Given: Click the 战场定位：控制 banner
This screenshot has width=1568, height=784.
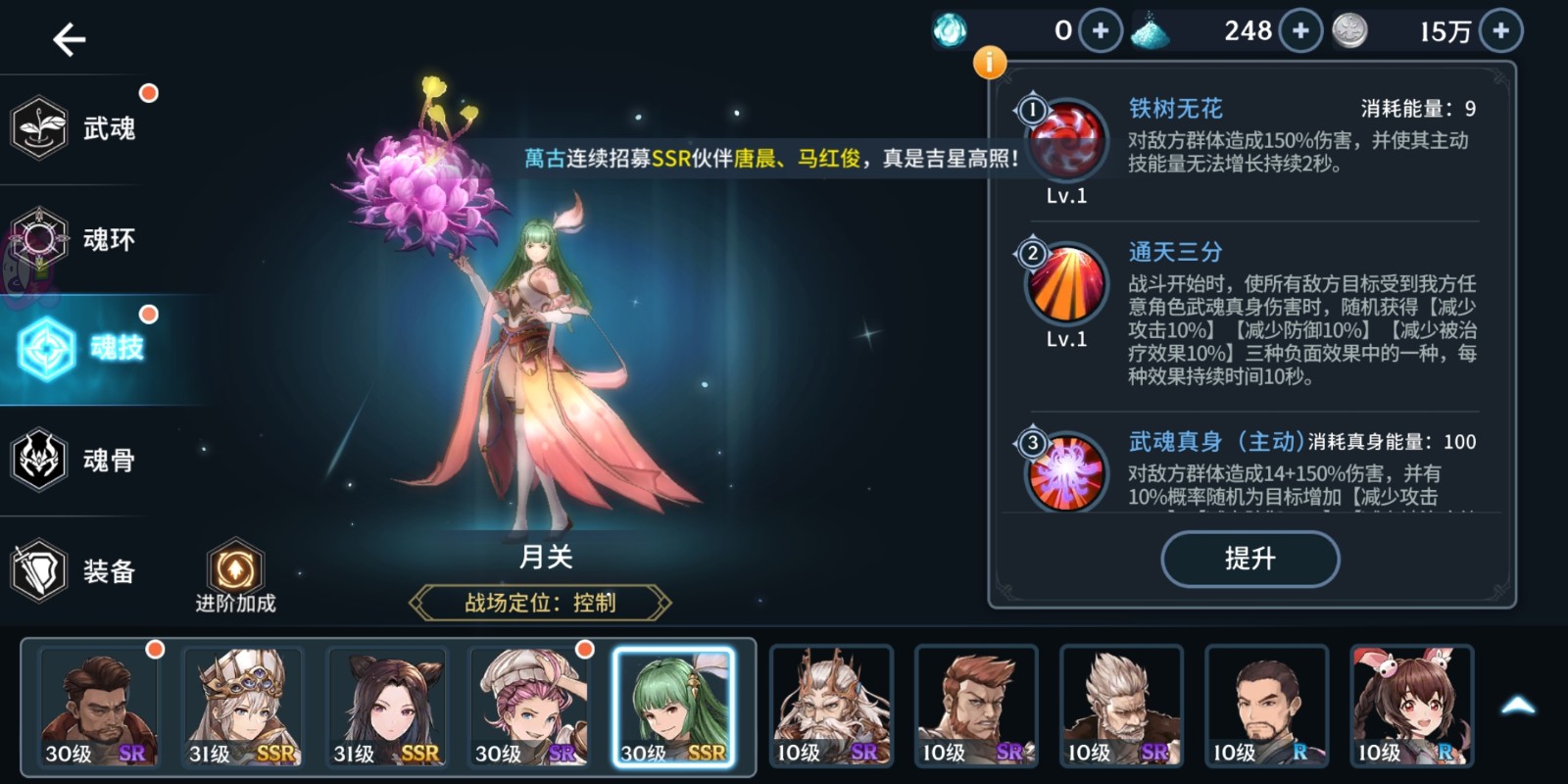Looking at the screenshot, I should click(x=542, y=604).
